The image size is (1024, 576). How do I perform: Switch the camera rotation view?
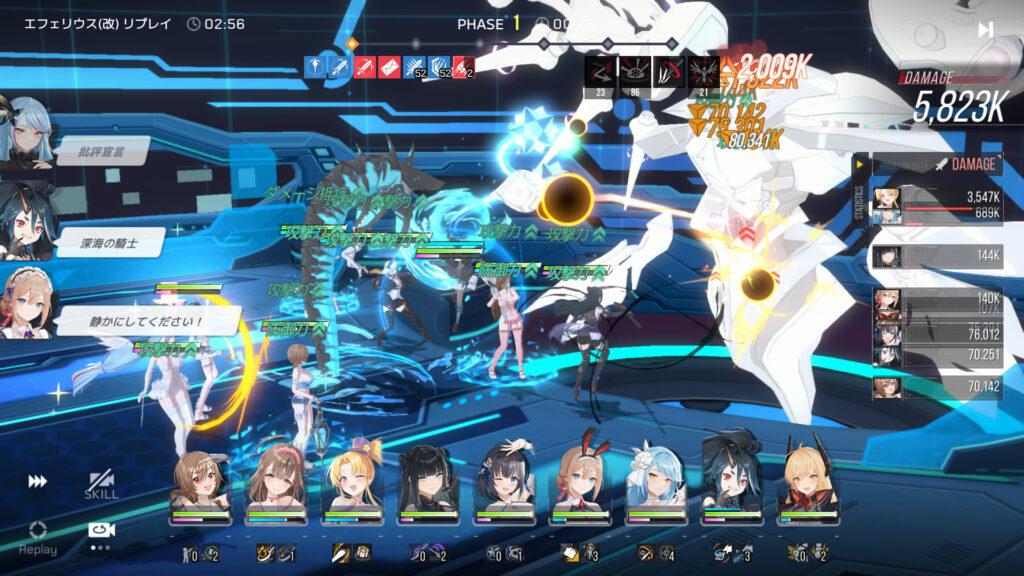click(100, 531)
